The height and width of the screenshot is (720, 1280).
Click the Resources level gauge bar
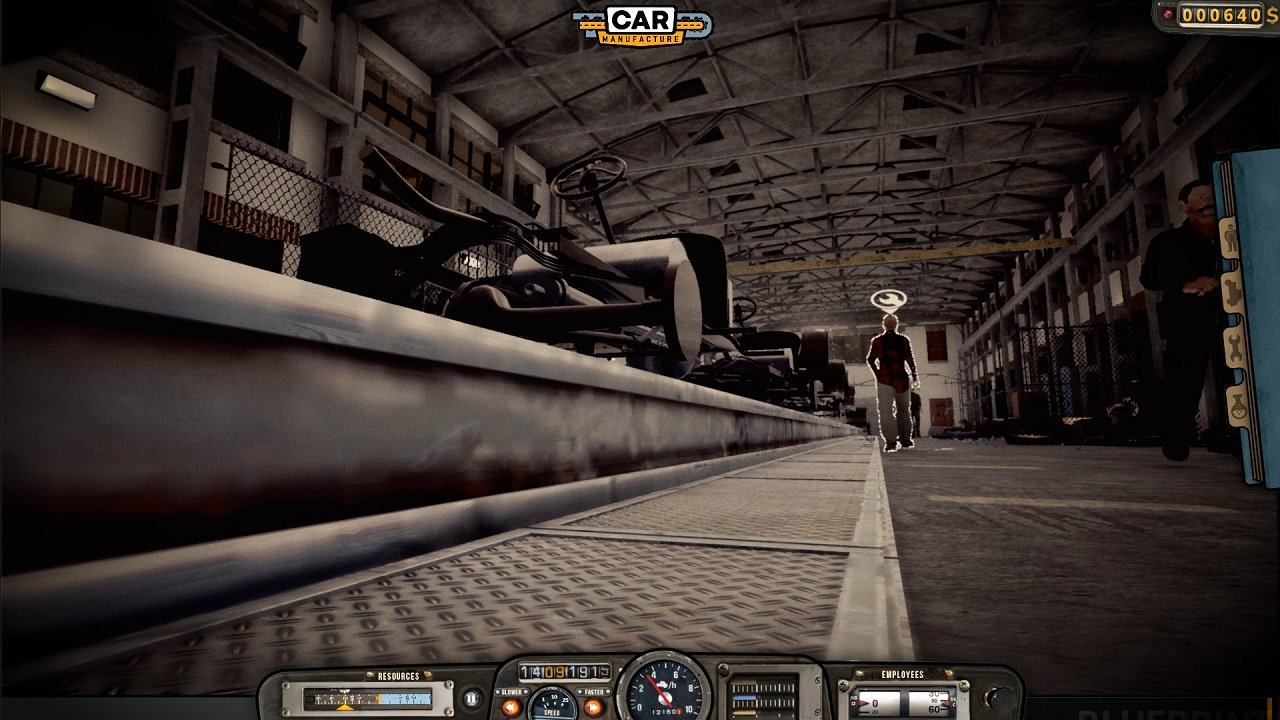[x=365, y=697]
